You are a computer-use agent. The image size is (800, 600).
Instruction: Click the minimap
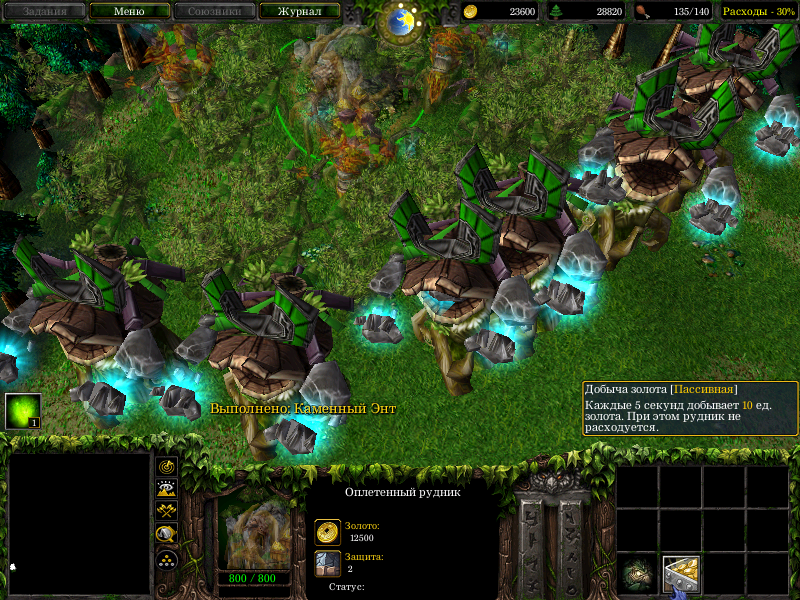click(x=79, y=524)
